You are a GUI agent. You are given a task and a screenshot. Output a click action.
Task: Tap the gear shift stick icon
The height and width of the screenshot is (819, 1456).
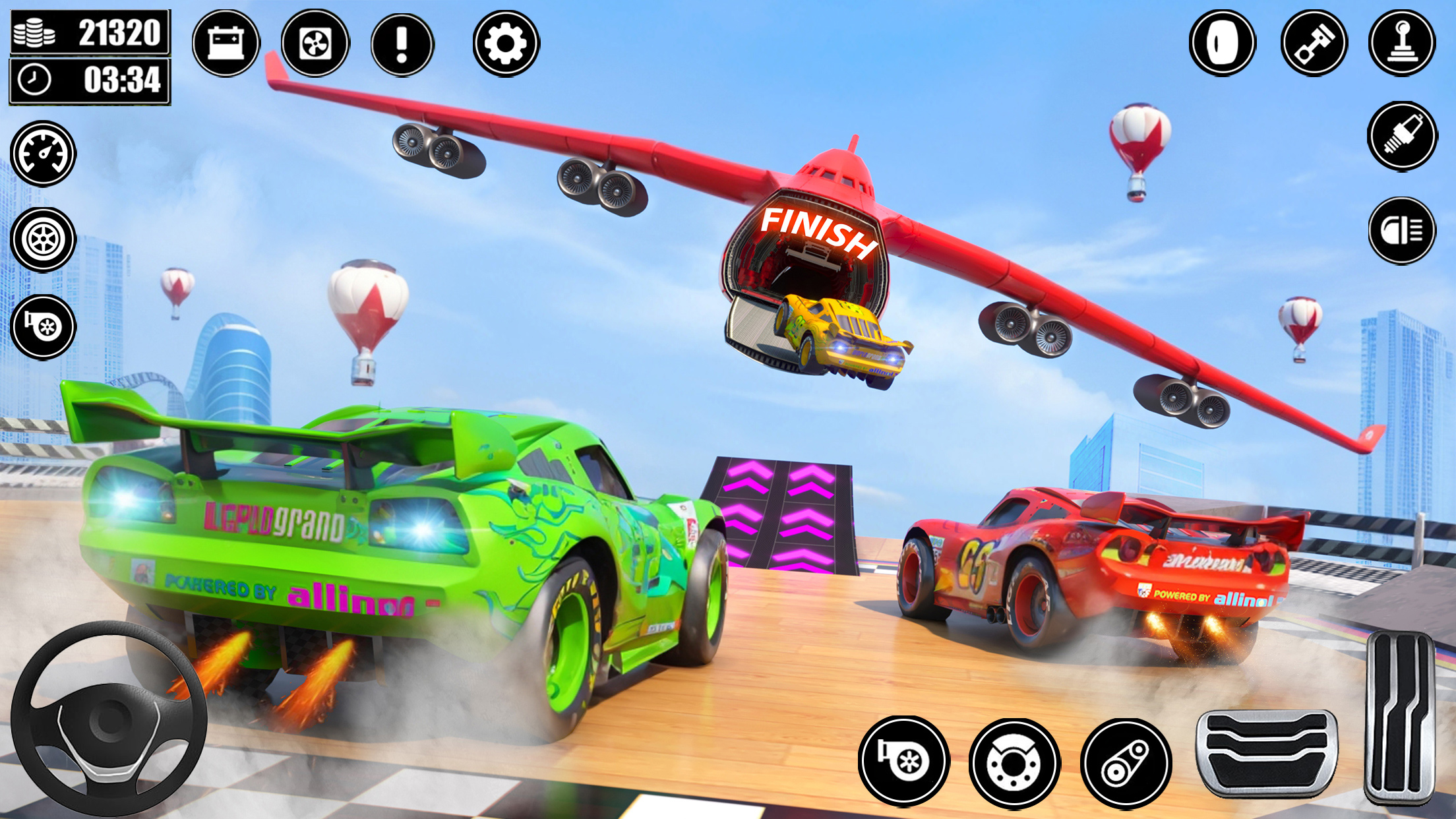tap(1402, 44)
